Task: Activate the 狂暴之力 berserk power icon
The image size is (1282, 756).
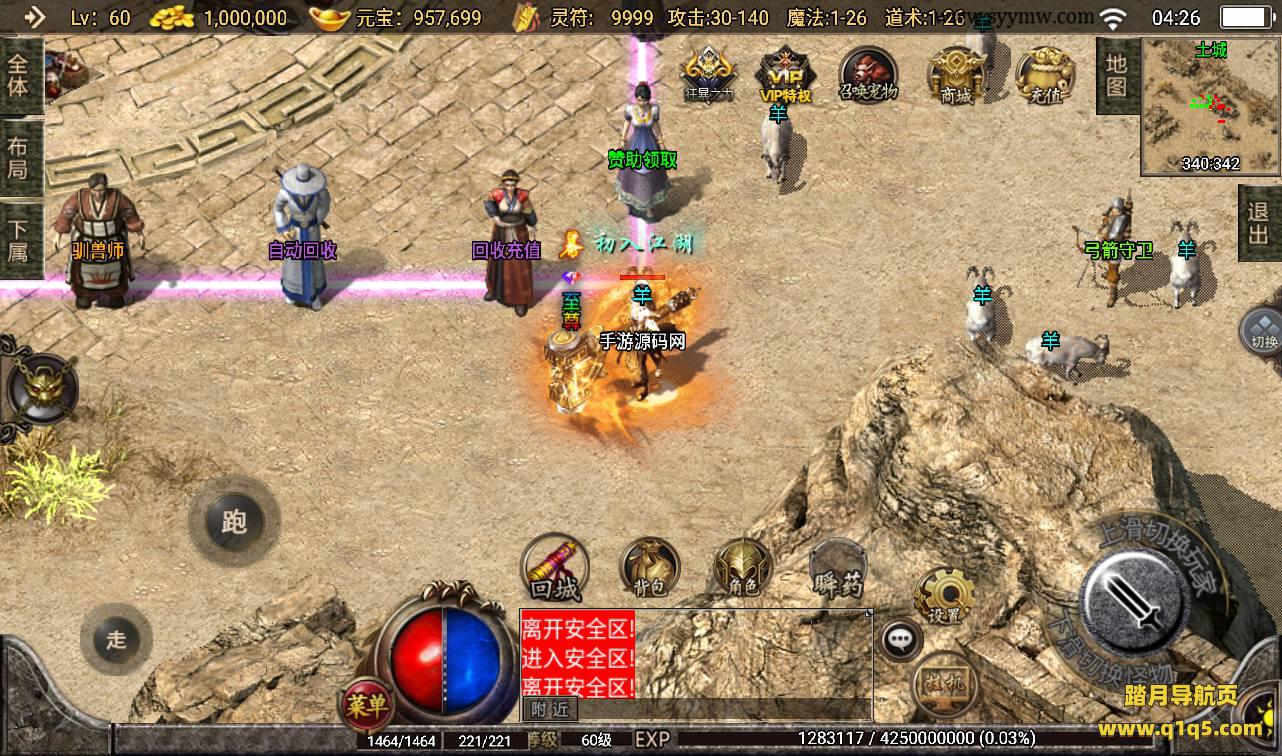Action: [708, 74]
